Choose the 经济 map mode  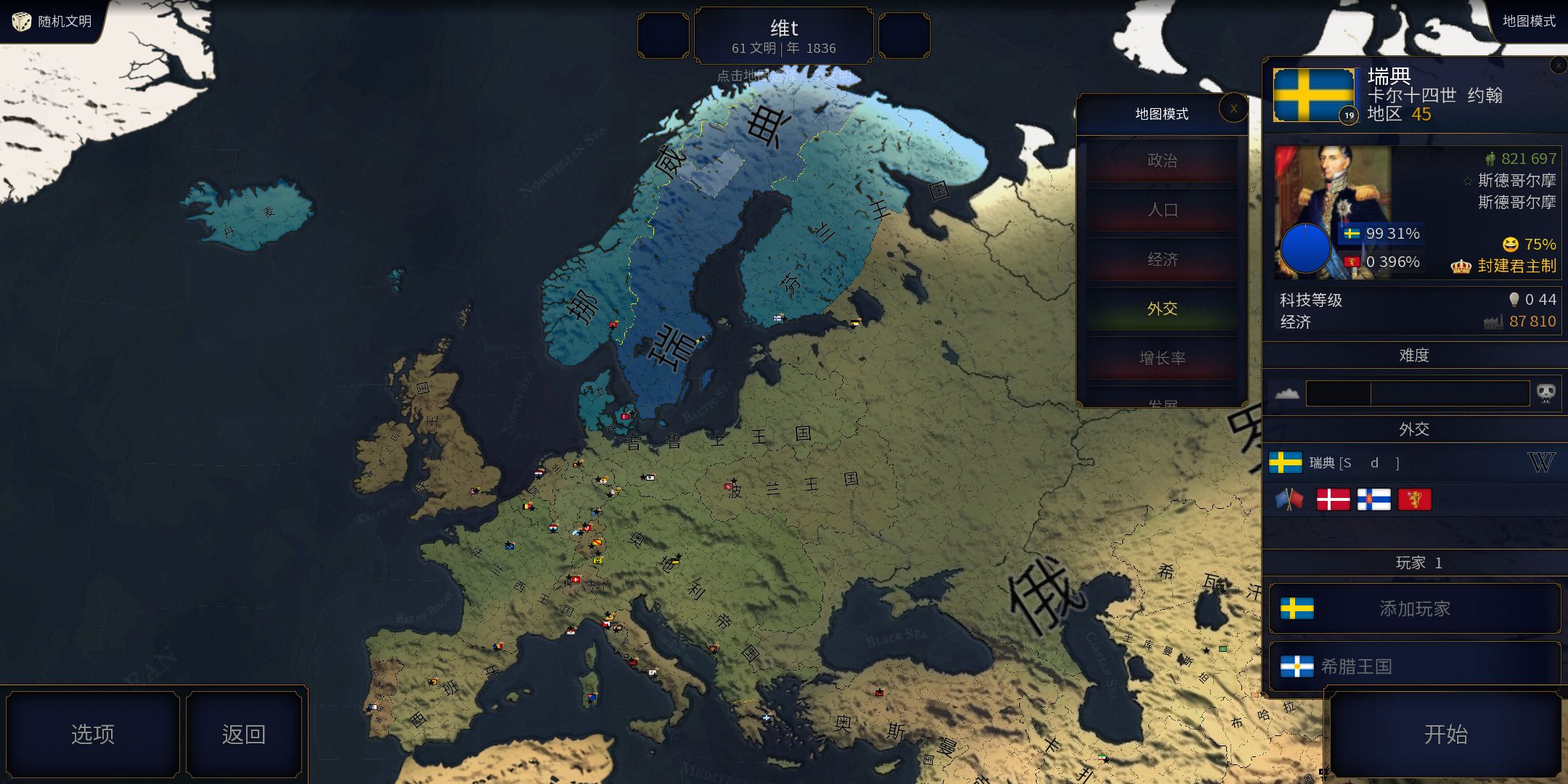pos(1161,259)
